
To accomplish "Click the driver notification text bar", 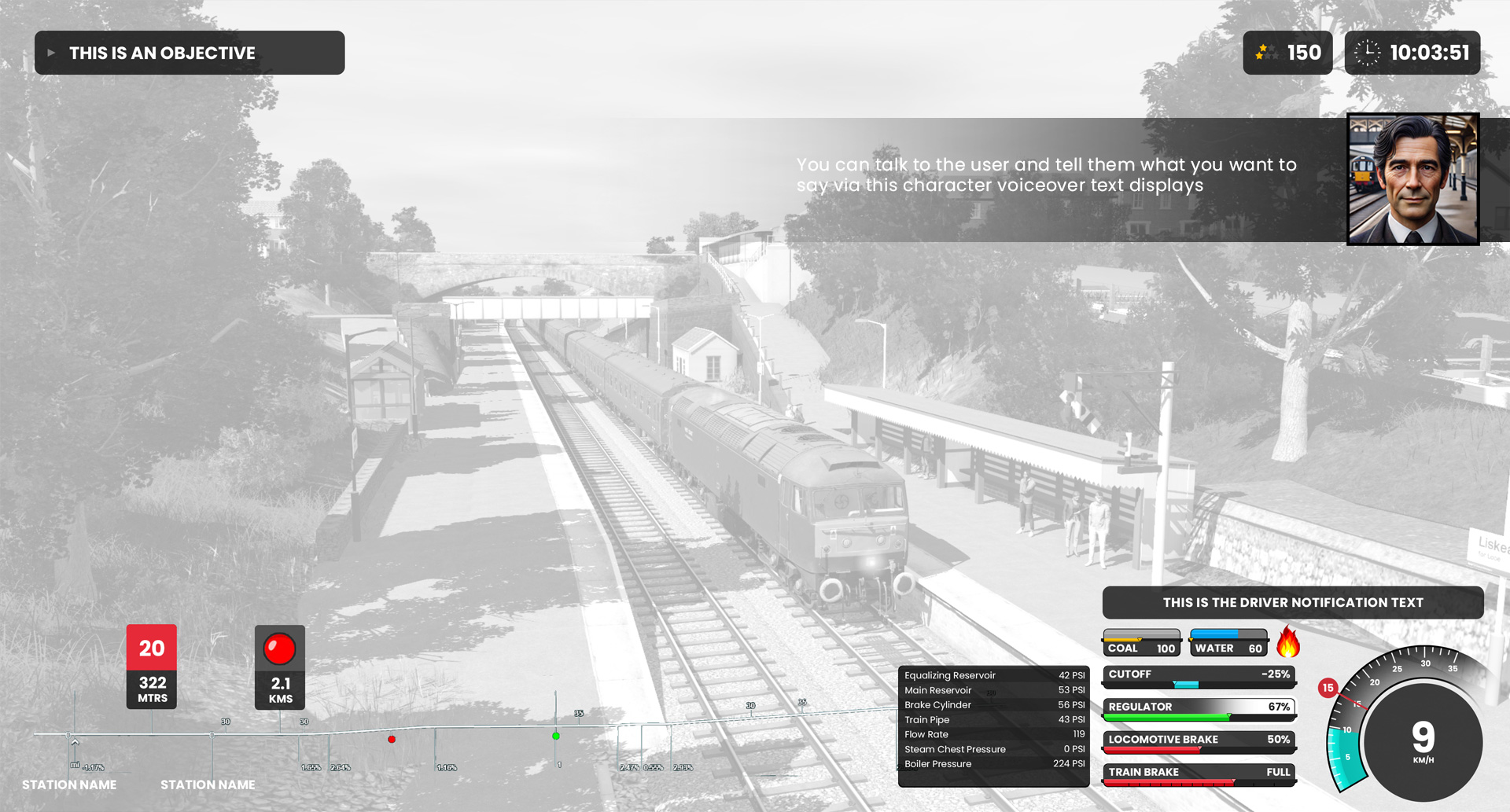I will click(1293, 602).
